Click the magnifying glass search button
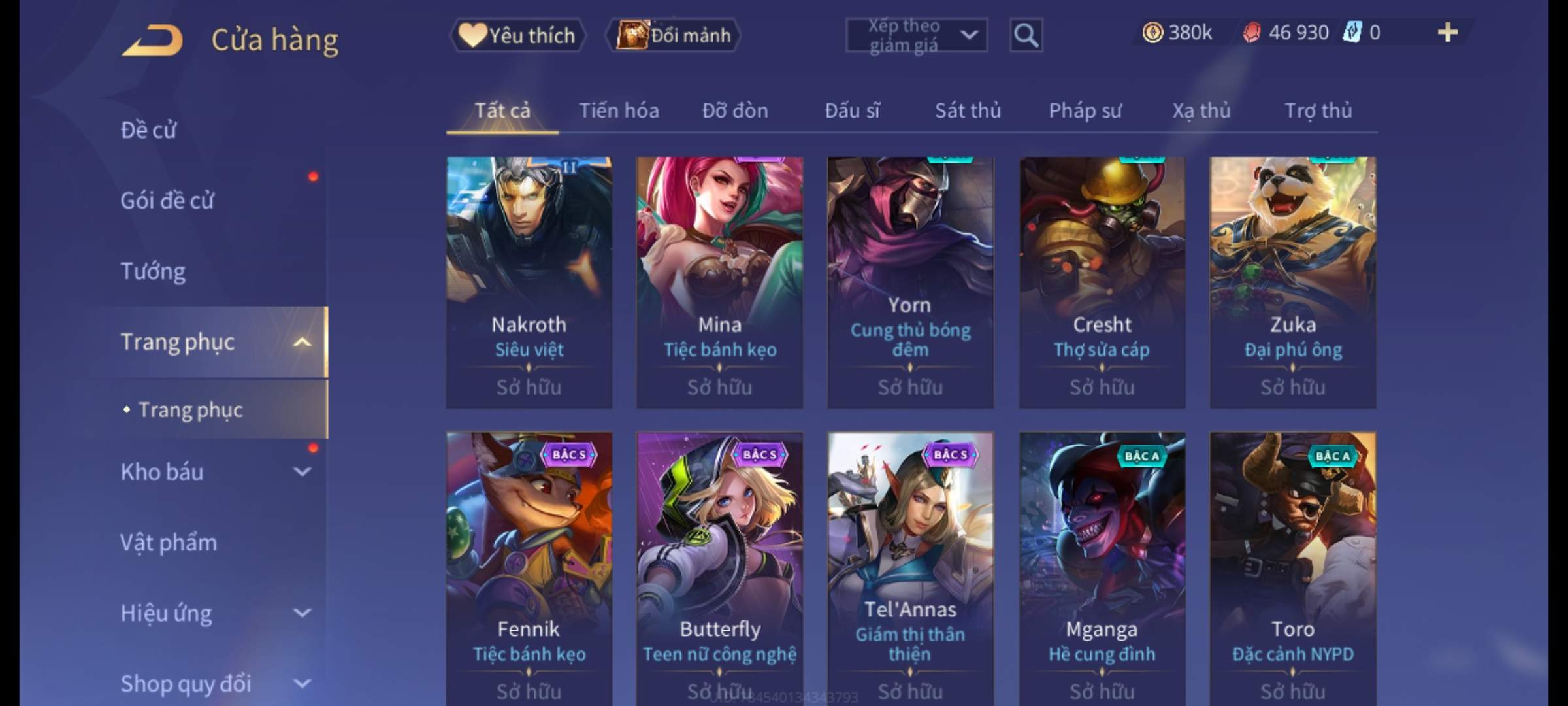The width and height of the screenshot is (1568, 706). [x=1025, y=35]
